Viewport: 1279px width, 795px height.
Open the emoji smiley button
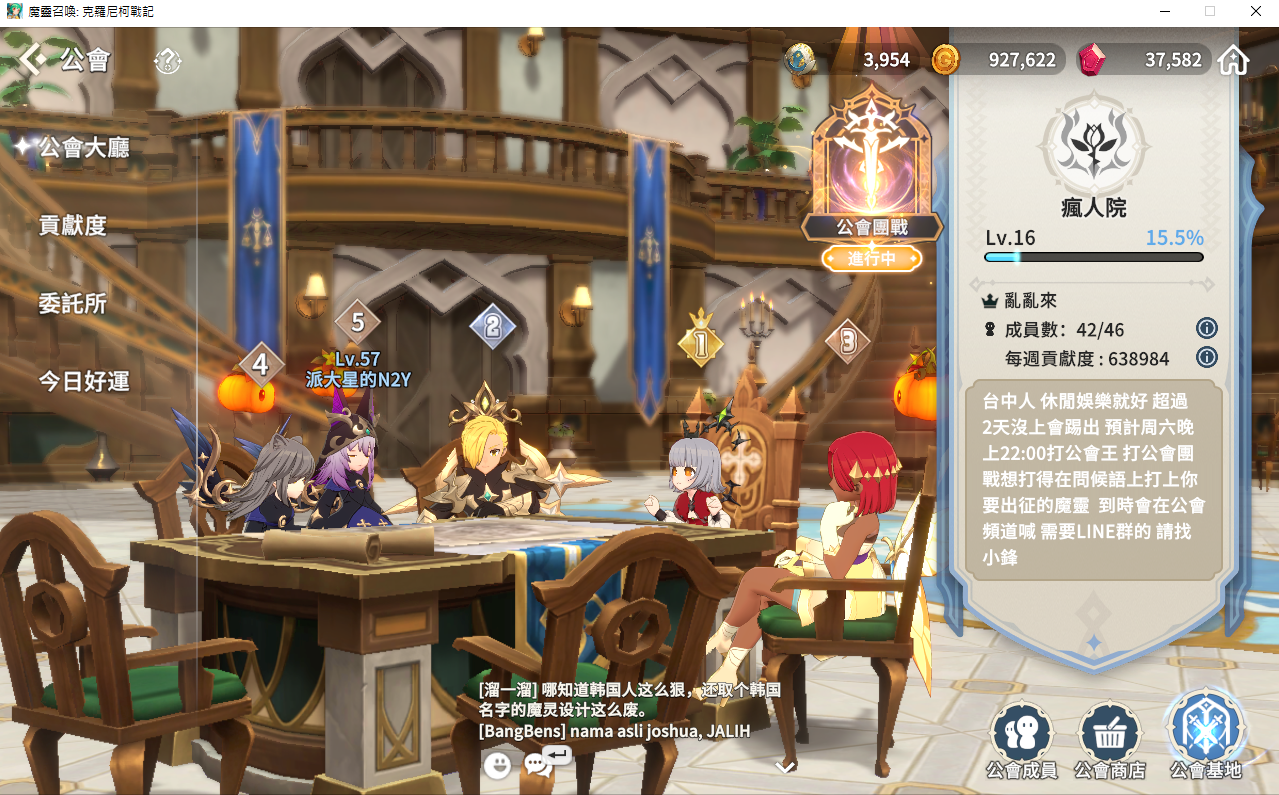pos(497,766)
